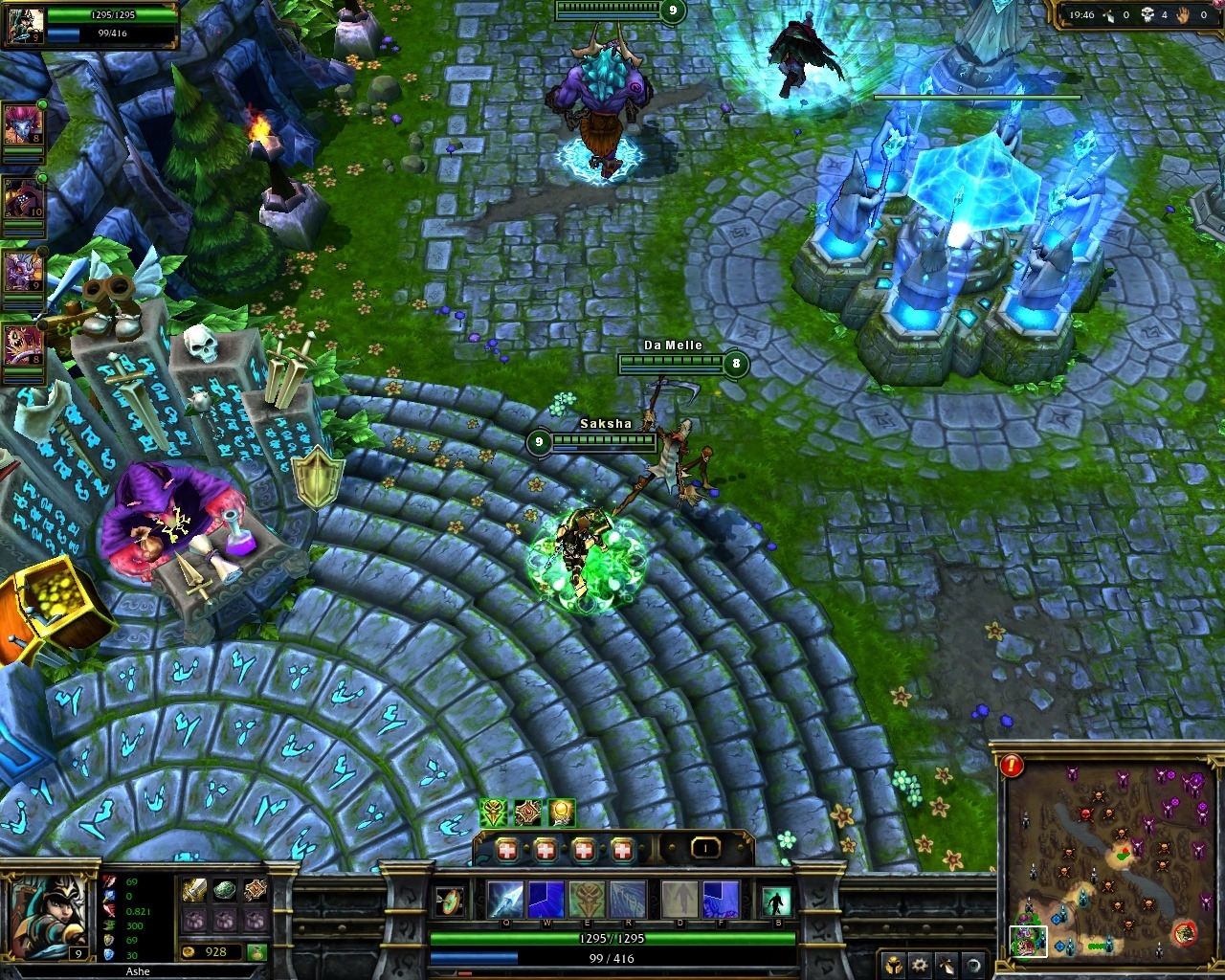Click the red alert exclamation above the minimap
The height and width of the screenshot is (980, 1225).
(x=1013, y=766)
